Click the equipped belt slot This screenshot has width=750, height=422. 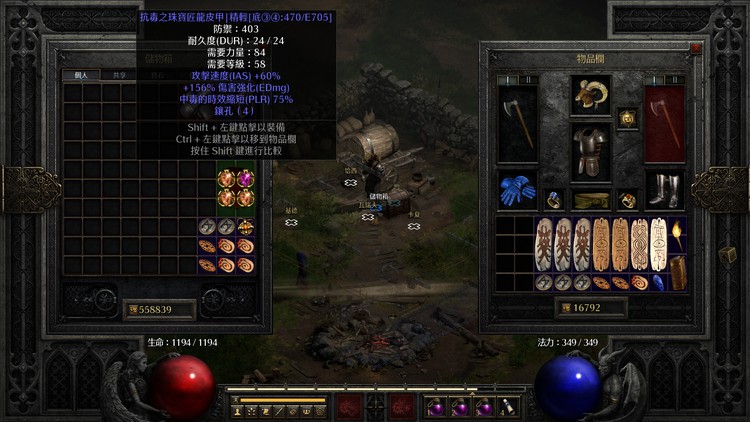coord(591,200)
